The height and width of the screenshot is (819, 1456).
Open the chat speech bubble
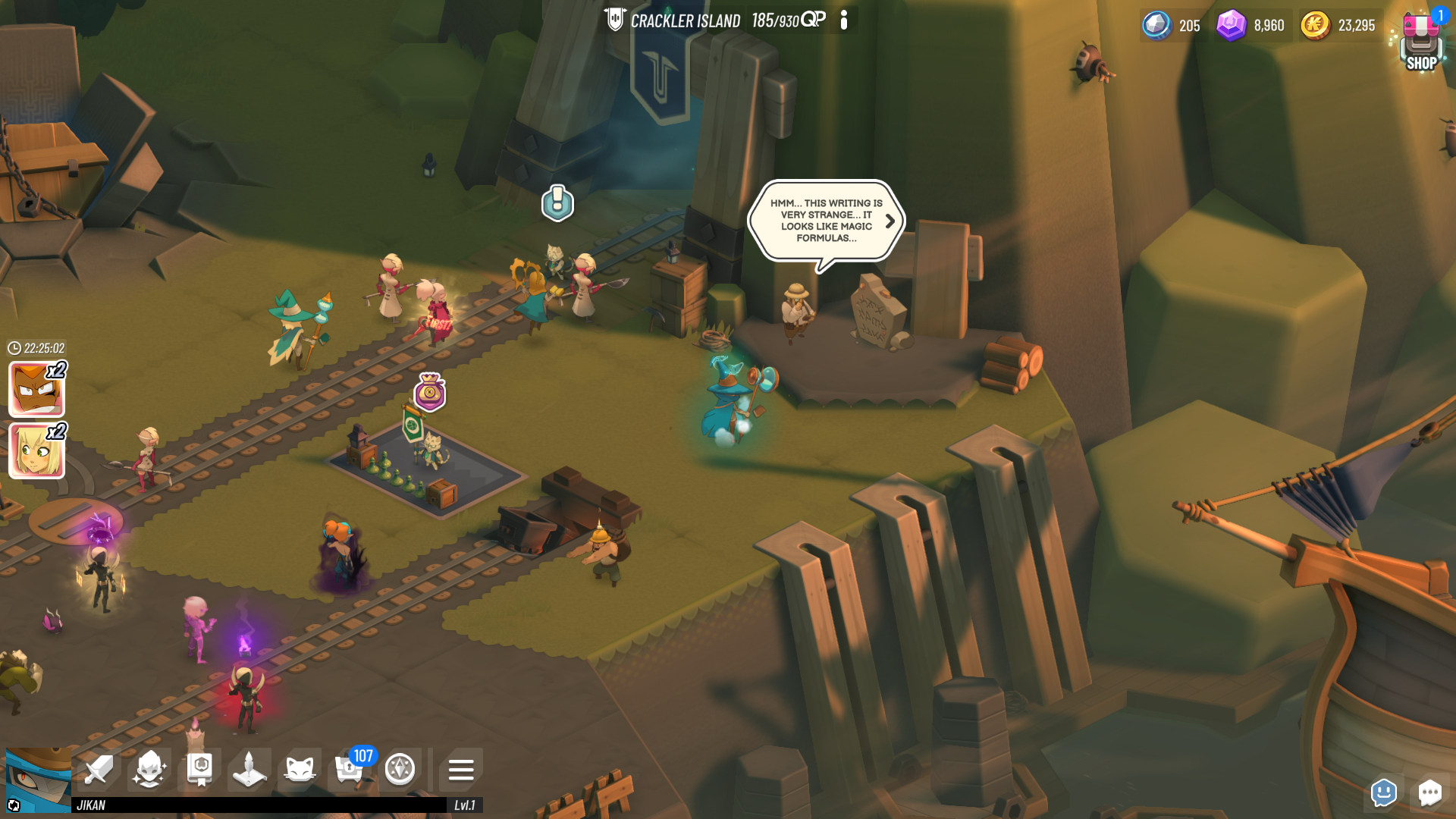(x=1429, y=793)
